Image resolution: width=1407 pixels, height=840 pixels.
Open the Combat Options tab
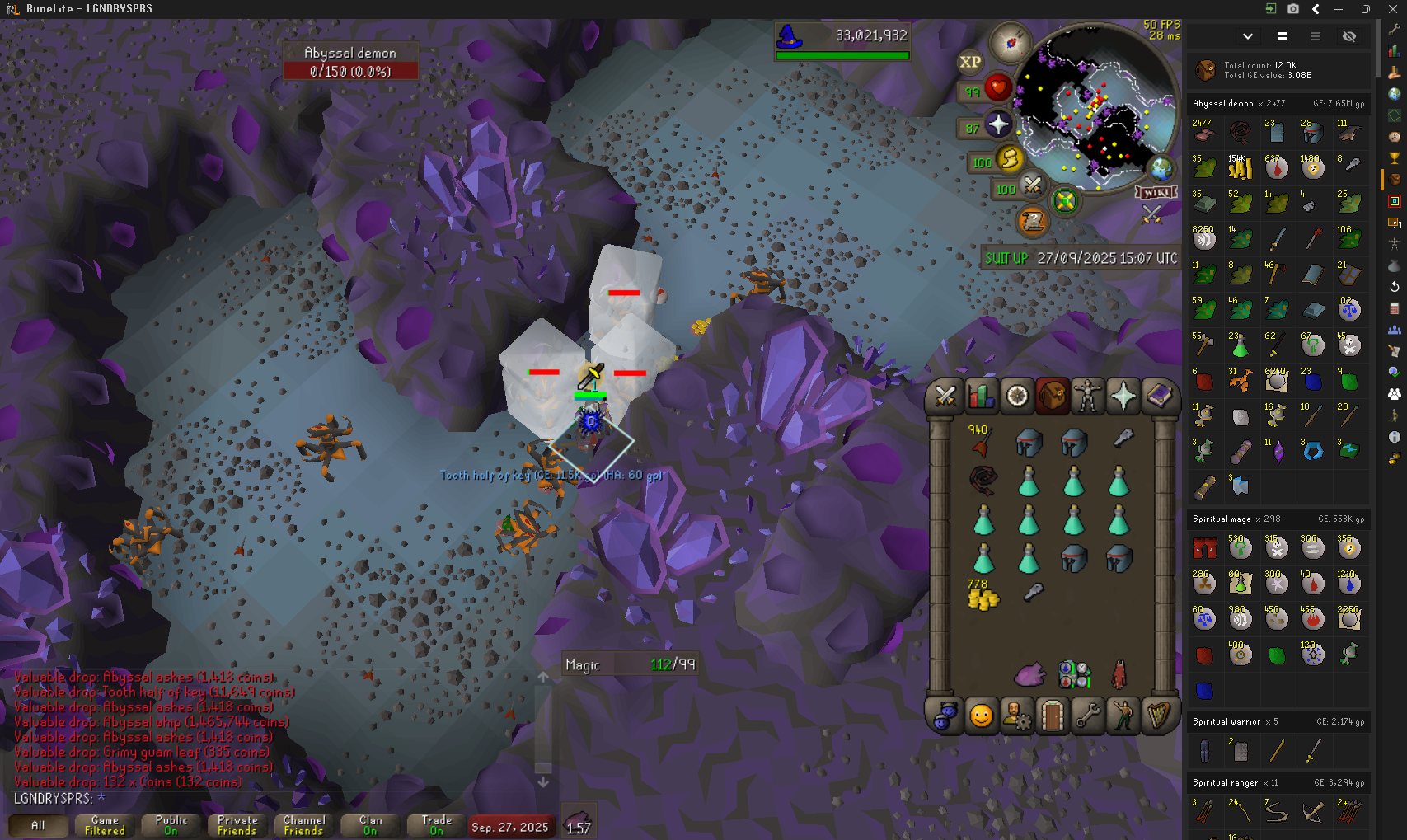[x=945, y=397]
